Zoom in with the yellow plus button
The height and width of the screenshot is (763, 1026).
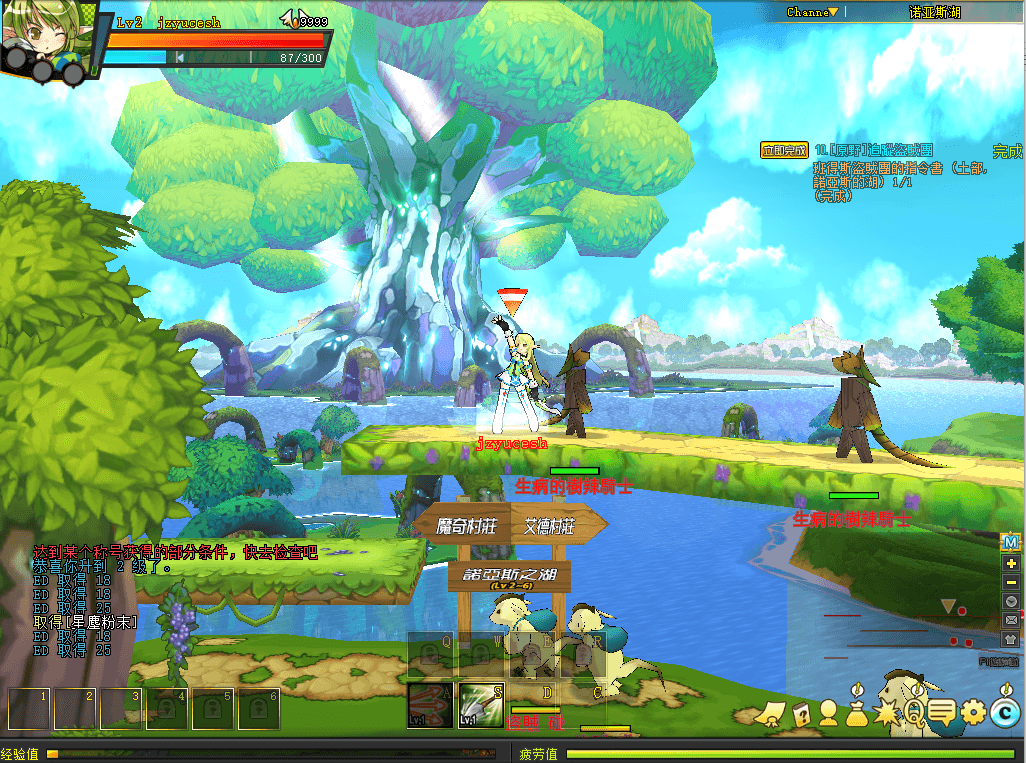point(1010,564)
